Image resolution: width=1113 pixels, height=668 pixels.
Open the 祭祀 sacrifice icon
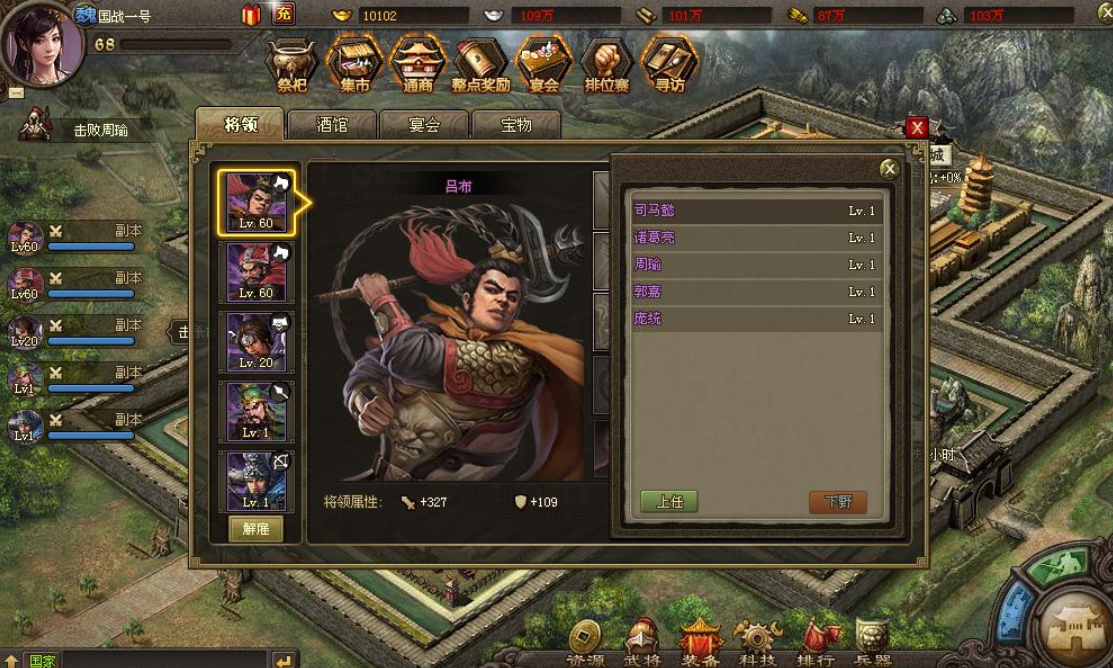coord(292,66)
